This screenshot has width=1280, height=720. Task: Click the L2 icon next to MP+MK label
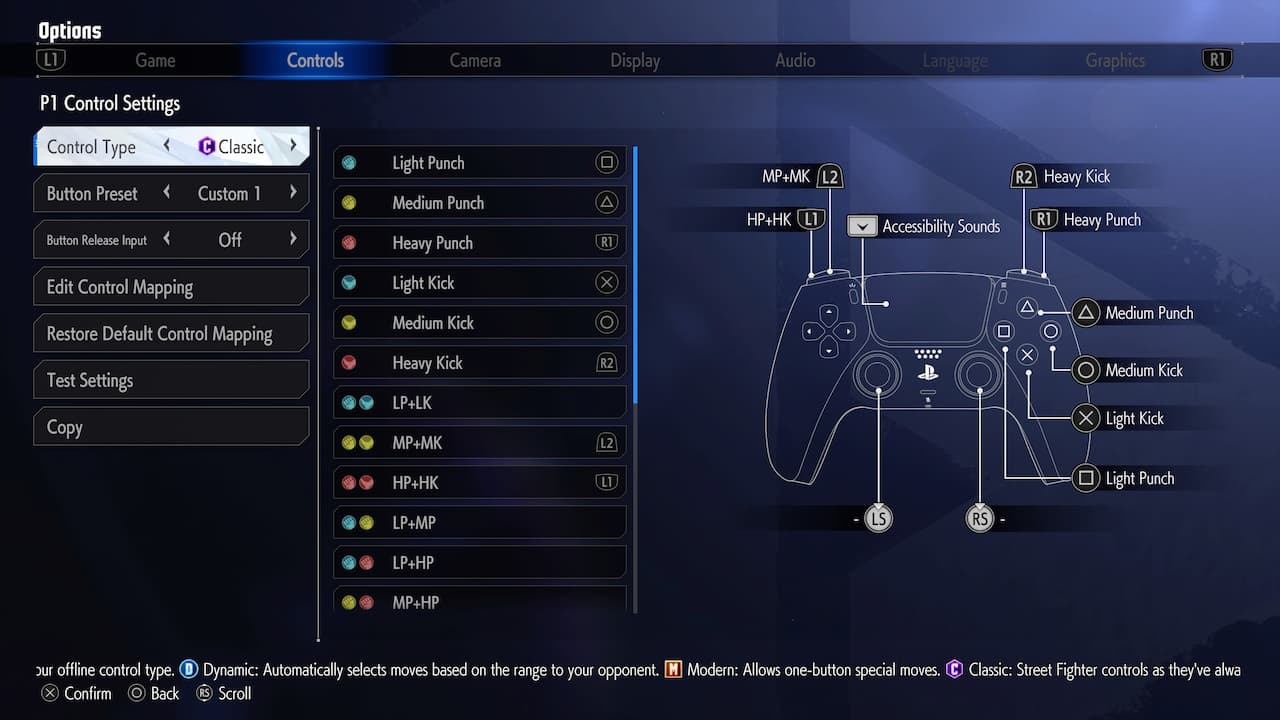click(x=829, y=176)
